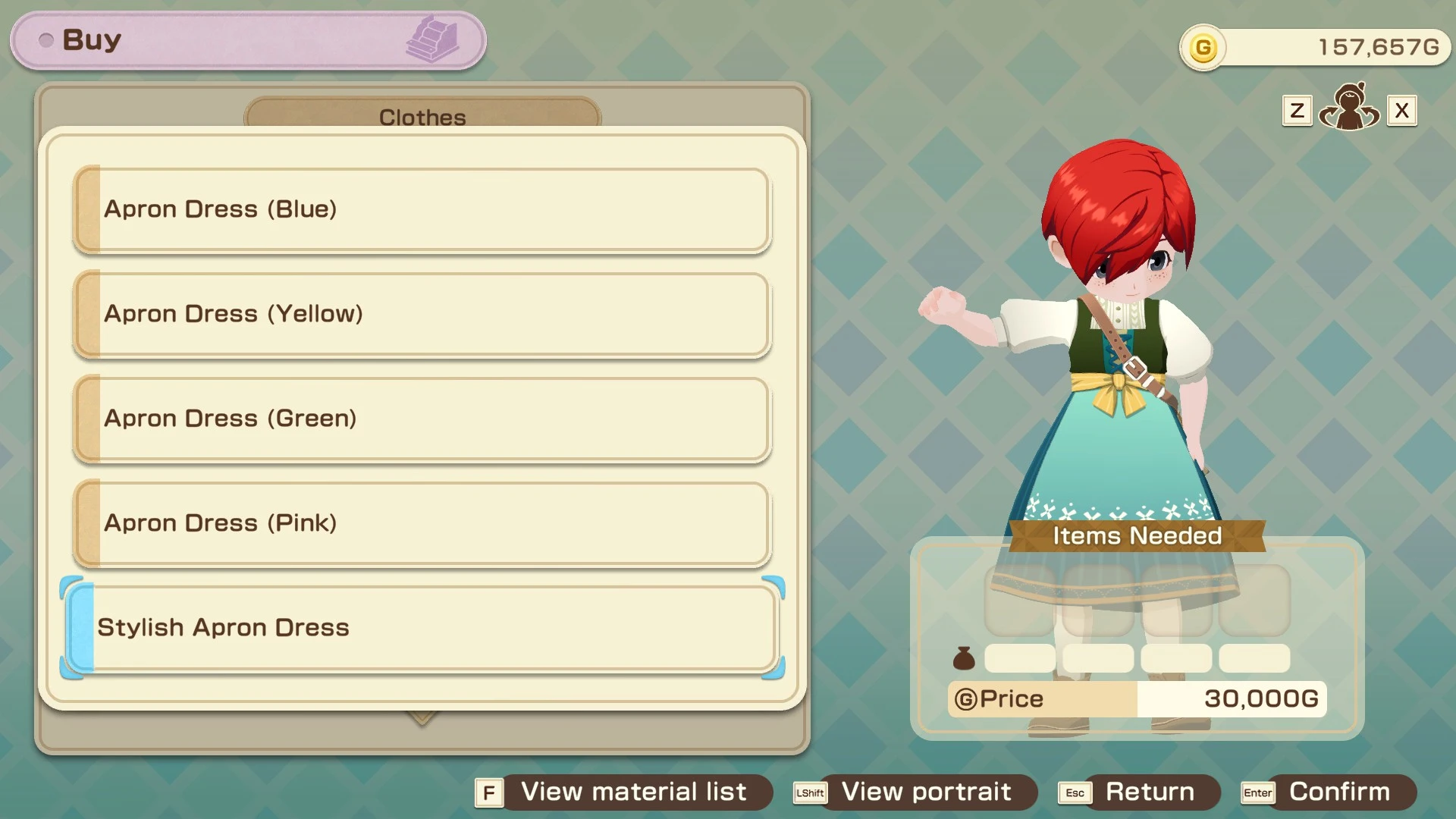This screenshot has height=819, width=1456.
Task: Open the Clothes category tab
Action: (422, 116)
